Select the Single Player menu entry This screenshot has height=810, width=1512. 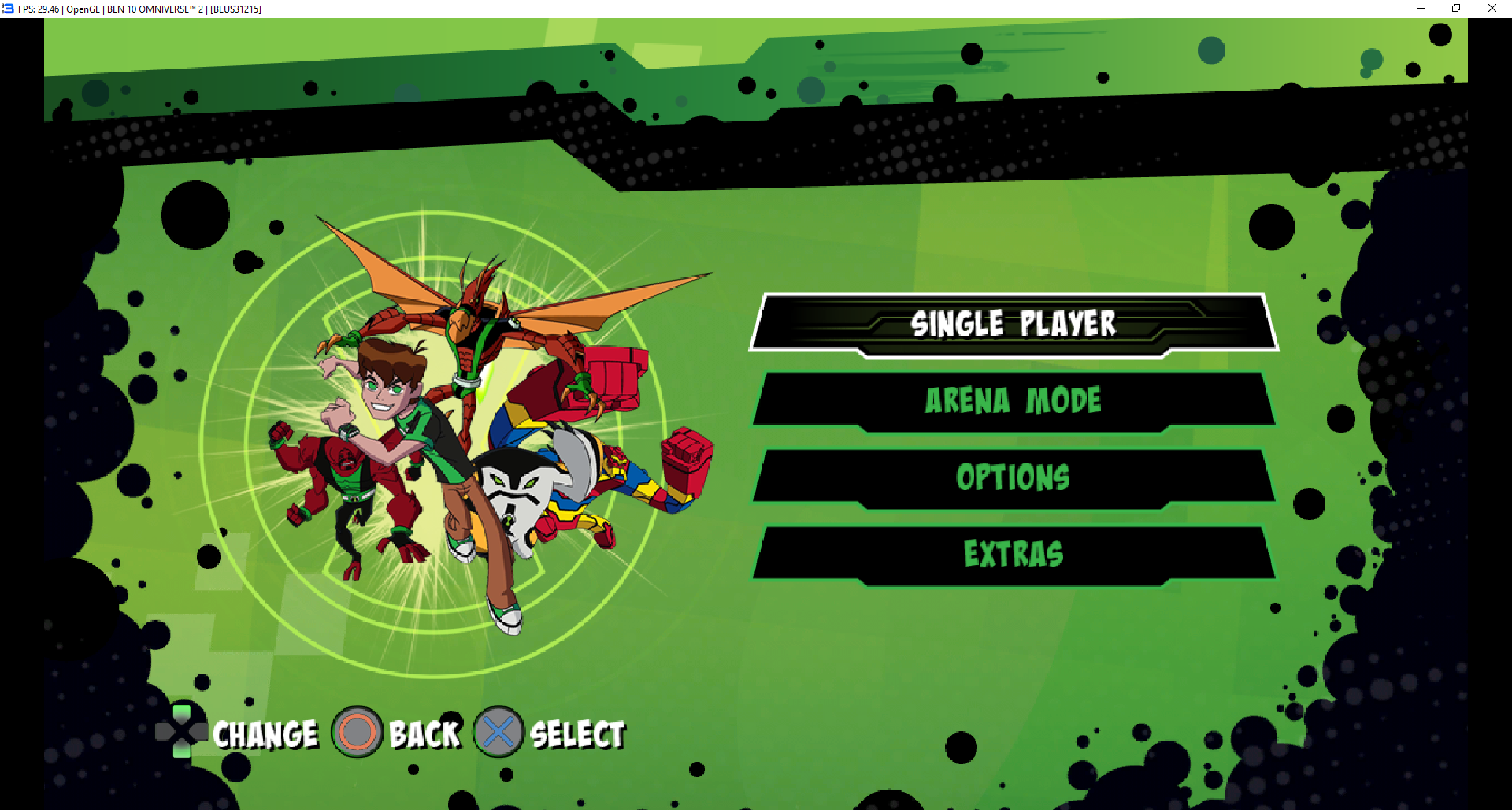1014,324
